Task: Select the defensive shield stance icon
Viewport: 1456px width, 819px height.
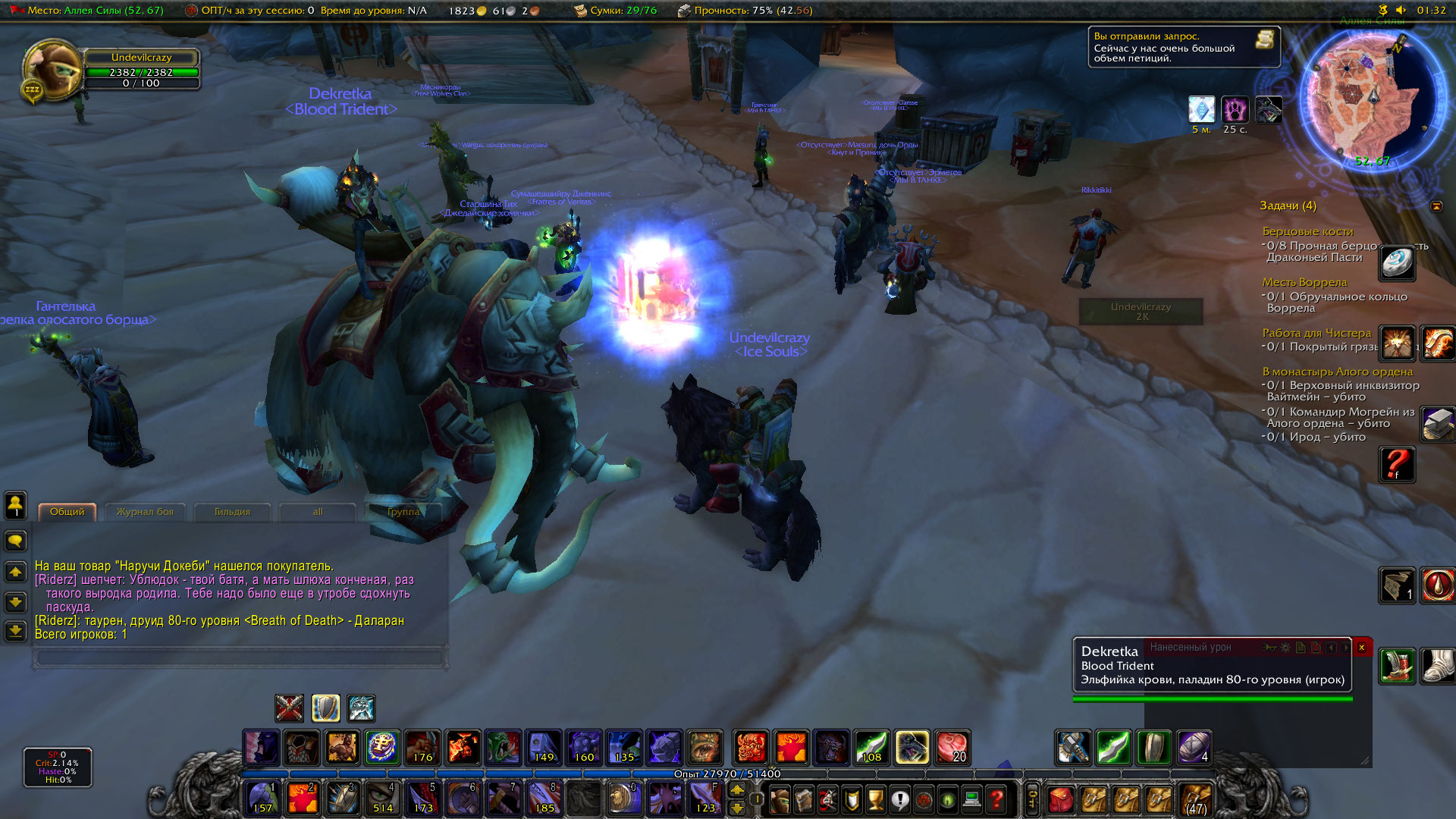Action: tap(326, 708)
